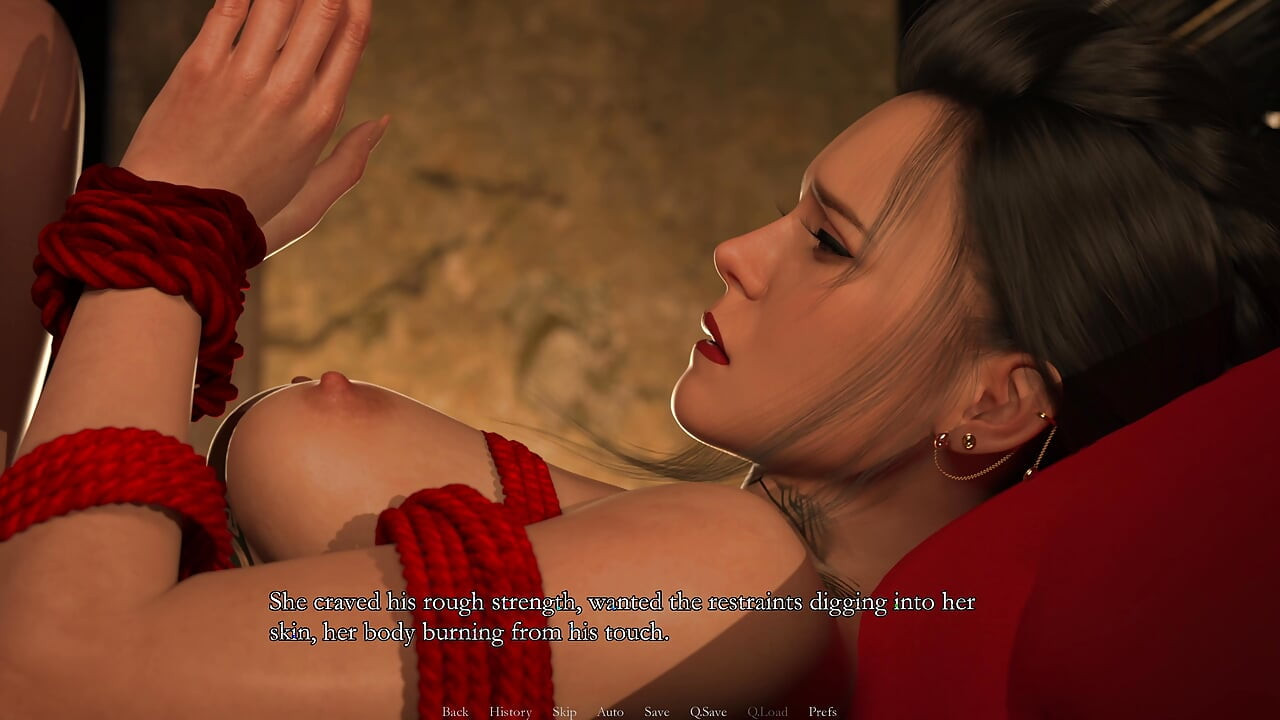1280x720 pixels.
Task: Select Skip from the quick menu
Action: click(x=564, y=712)
